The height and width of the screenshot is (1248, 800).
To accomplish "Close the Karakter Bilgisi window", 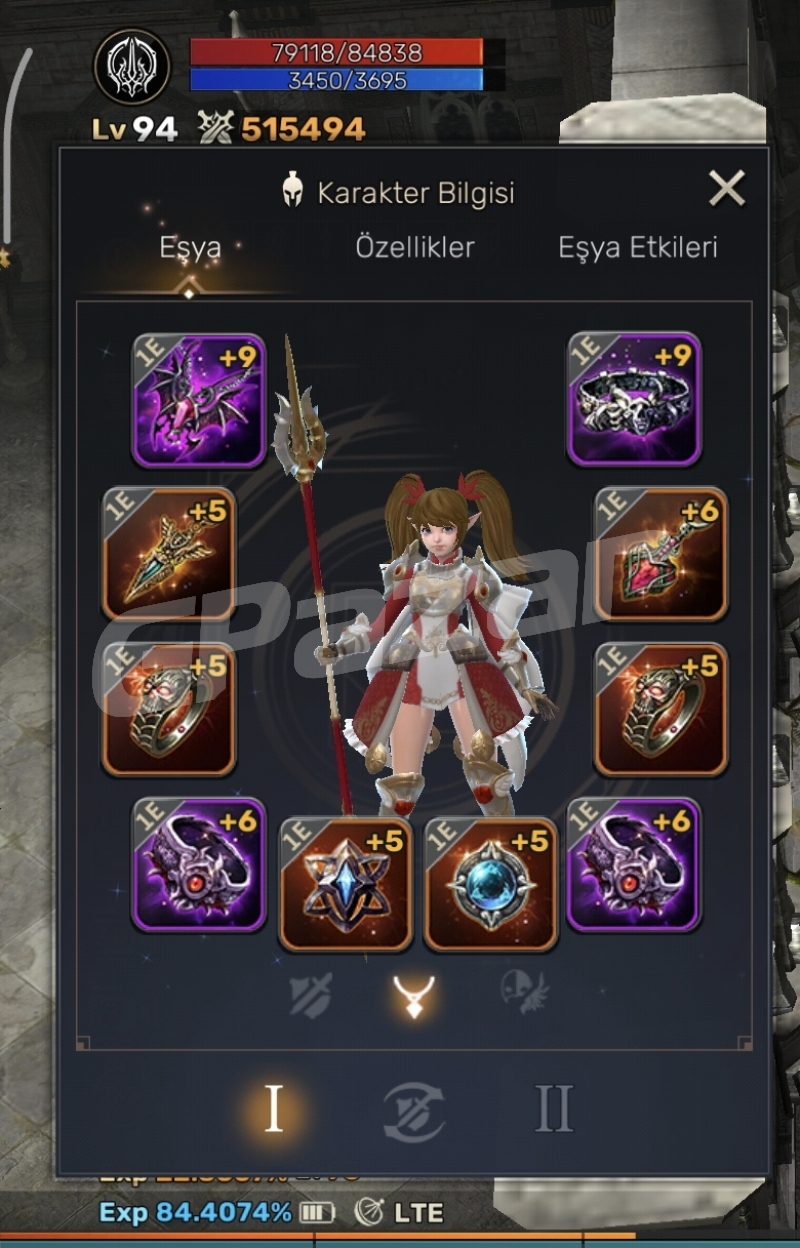I will tap(726, 188).
